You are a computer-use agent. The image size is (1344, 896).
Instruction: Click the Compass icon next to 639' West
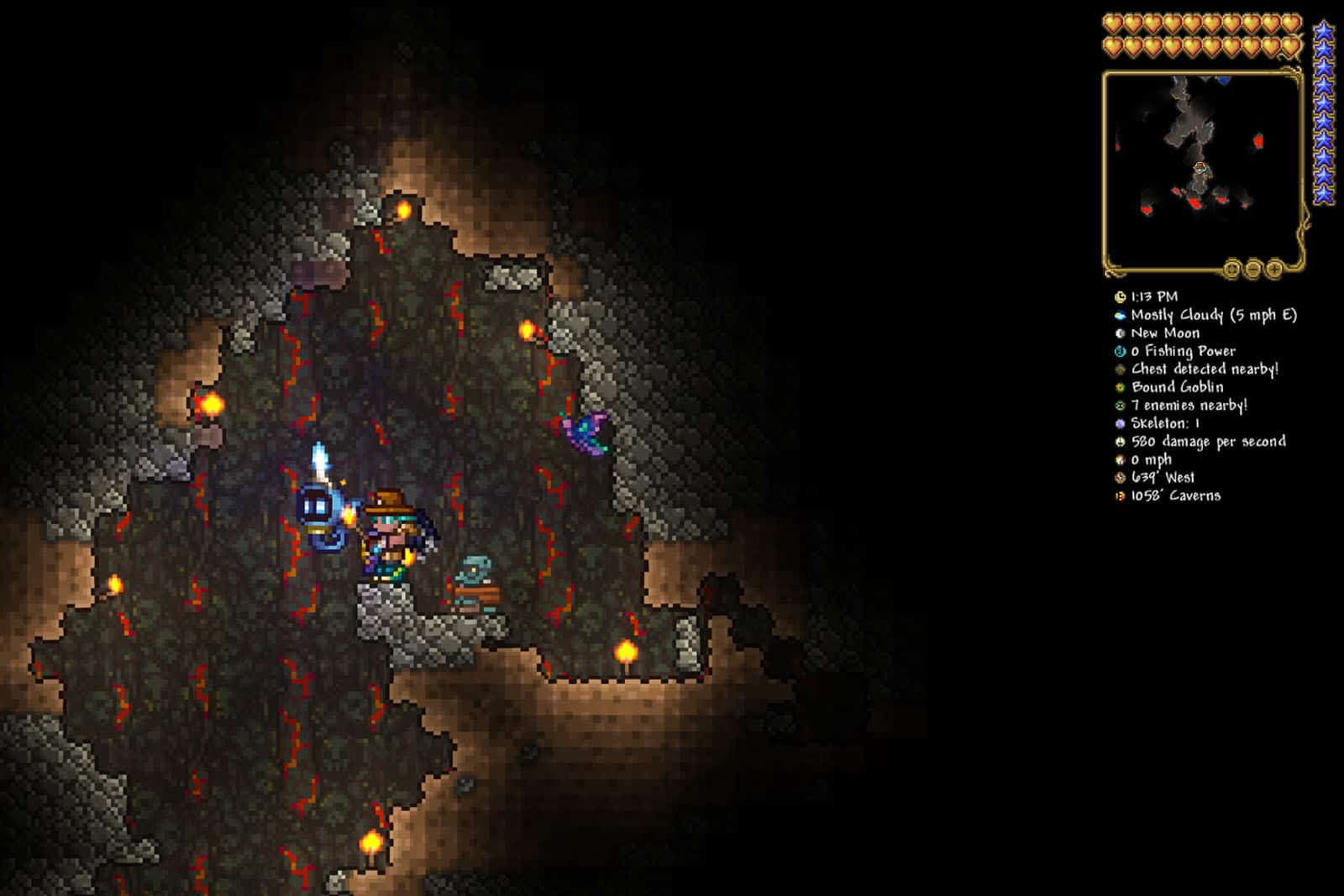1120,479
